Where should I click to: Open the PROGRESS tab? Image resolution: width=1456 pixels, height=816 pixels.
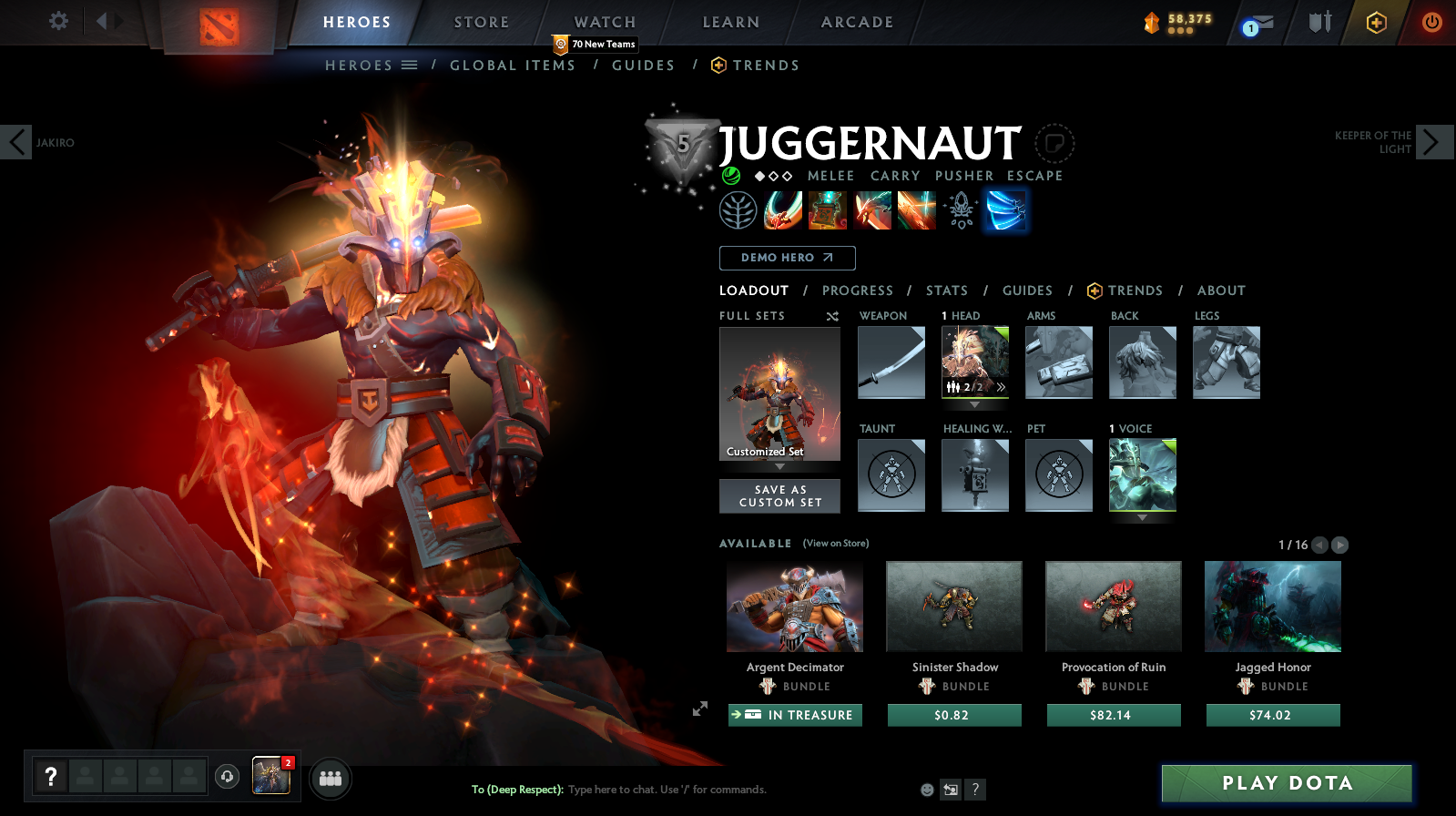point(857,291)
